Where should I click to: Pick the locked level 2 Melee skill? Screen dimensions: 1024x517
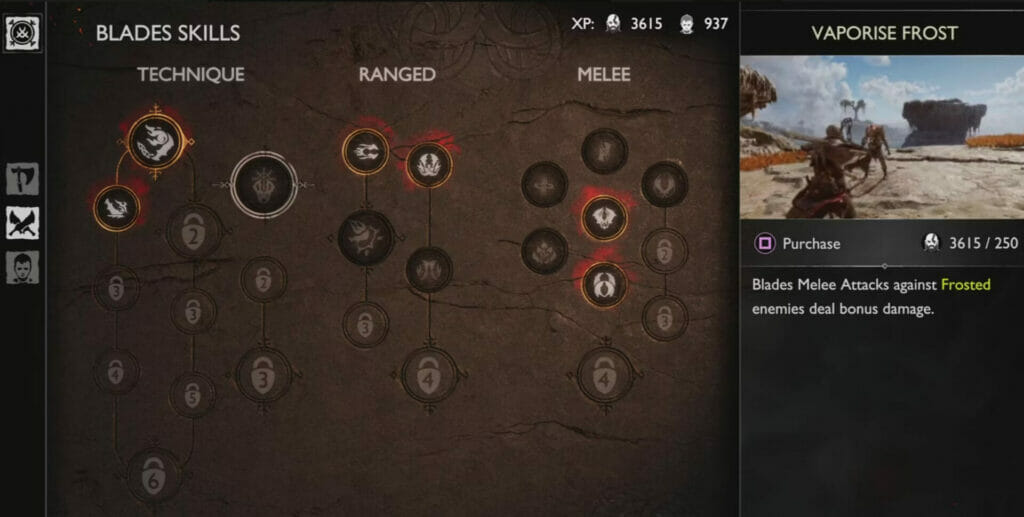click(665, 251)
